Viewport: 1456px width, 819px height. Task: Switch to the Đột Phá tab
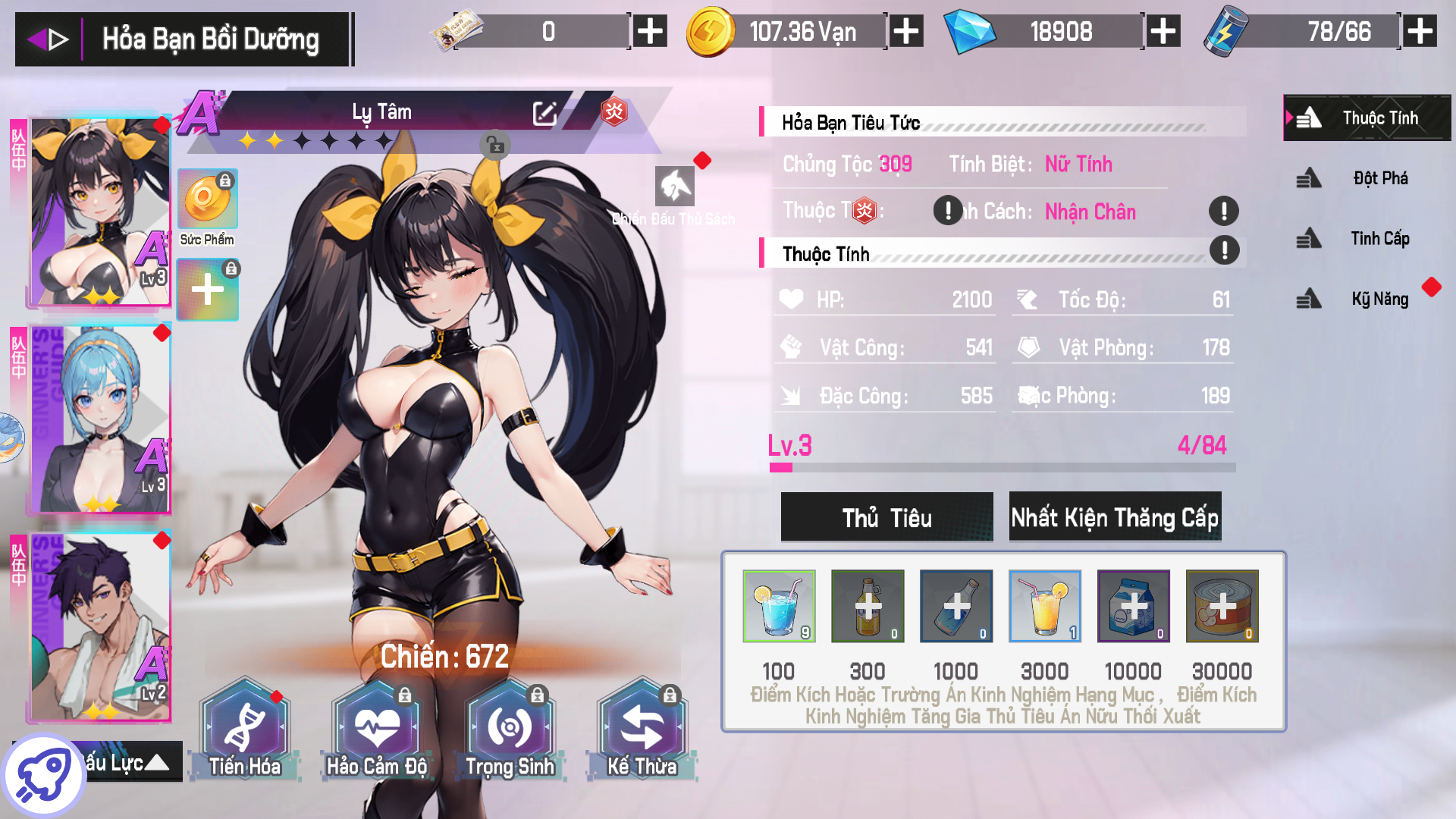click(1367, 179)
